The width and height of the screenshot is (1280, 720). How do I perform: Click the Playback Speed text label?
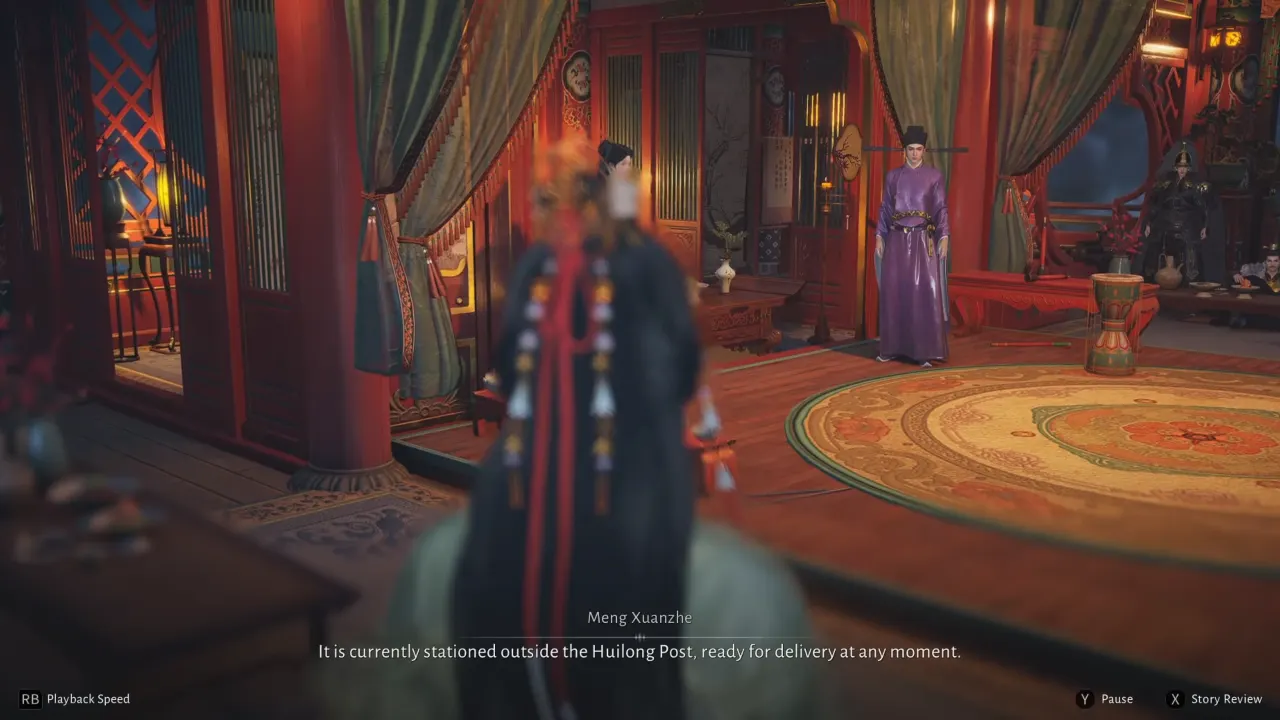[x=88, y=699]
